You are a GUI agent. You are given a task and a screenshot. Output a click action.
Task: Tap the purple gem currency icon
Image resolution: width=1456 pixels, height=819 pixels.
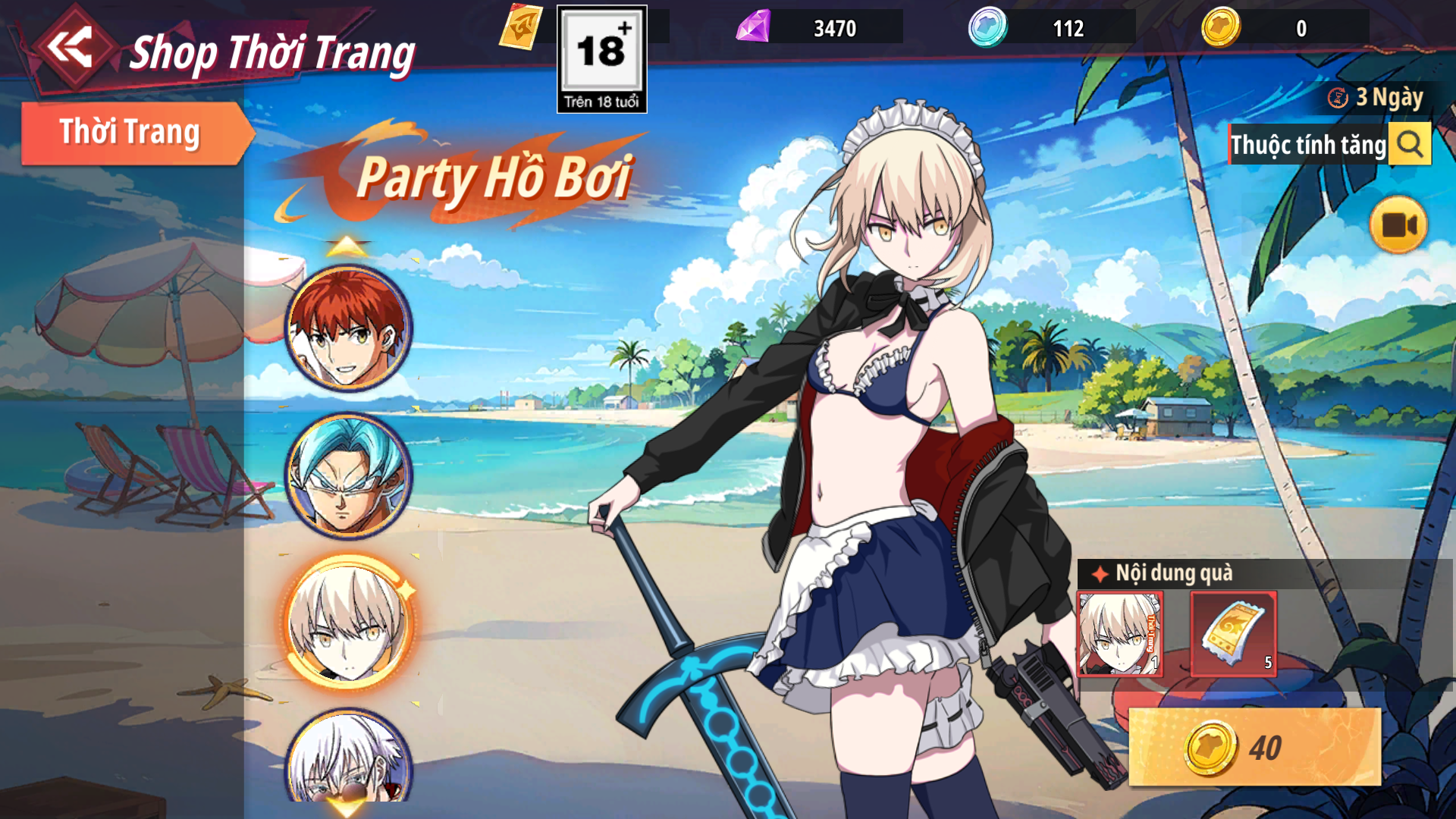click(753, 27)
